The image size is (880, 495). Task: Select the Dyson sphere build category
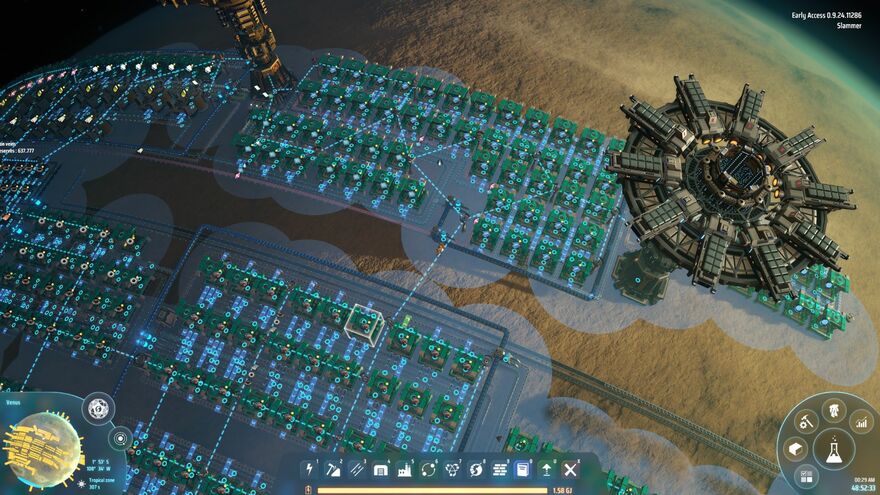477,469
